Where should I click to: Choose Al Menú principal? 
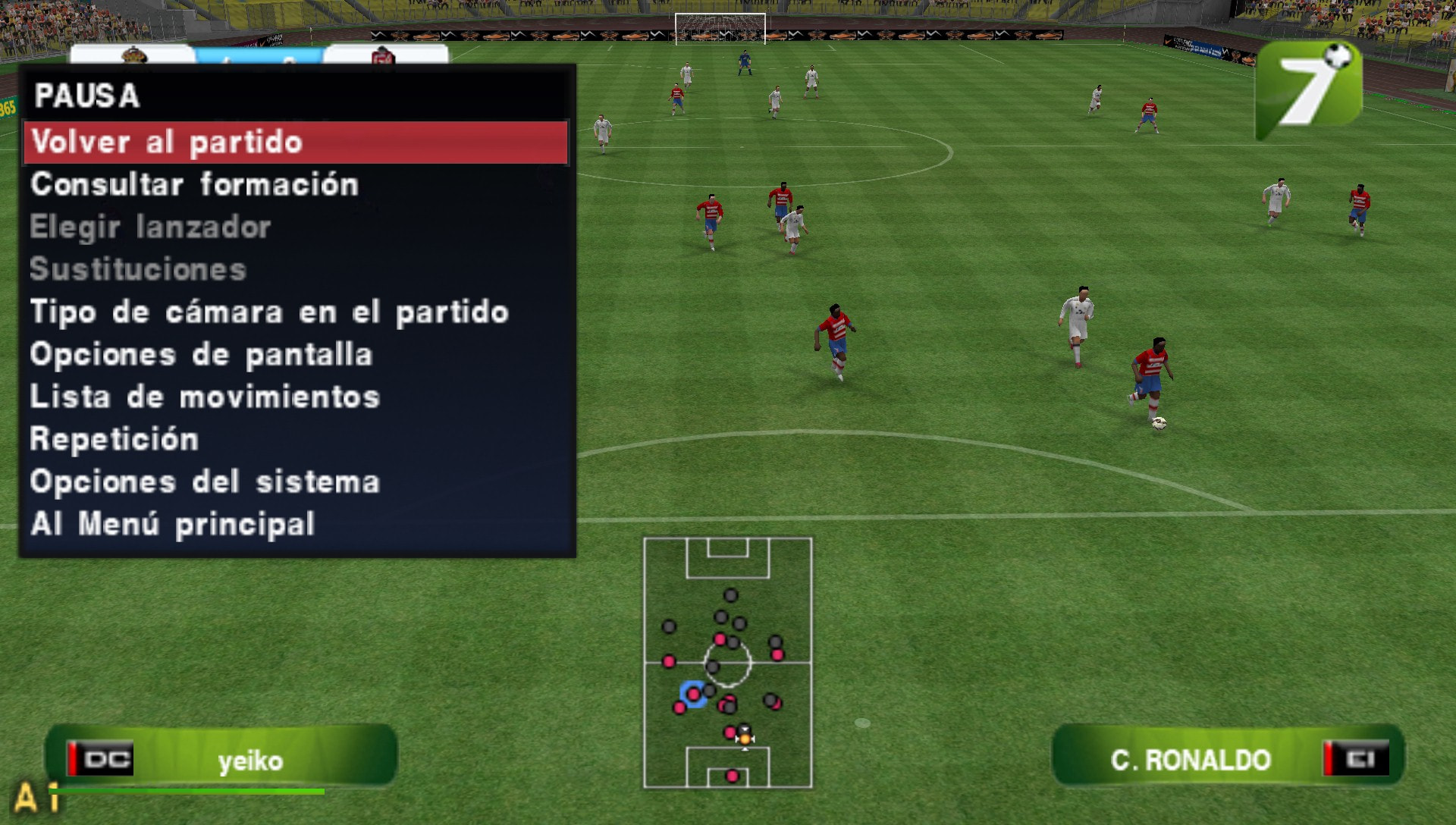[172, 522]
